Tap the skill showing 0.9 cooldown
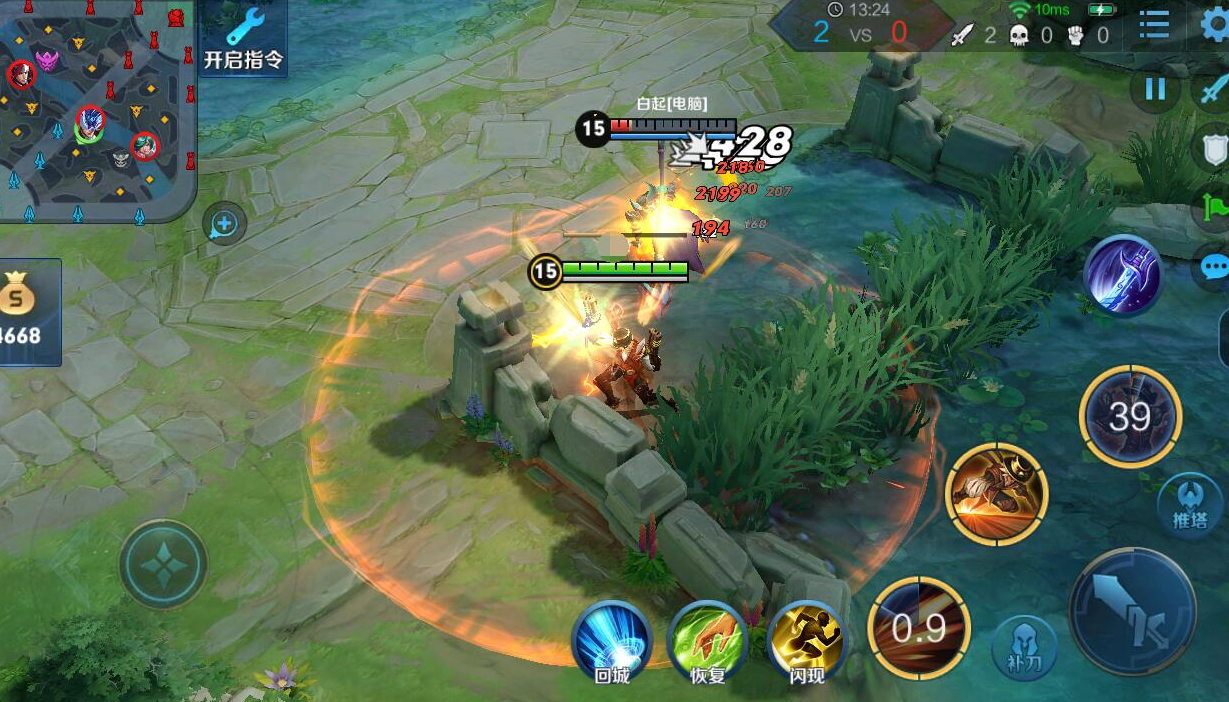 pos(919,628)
